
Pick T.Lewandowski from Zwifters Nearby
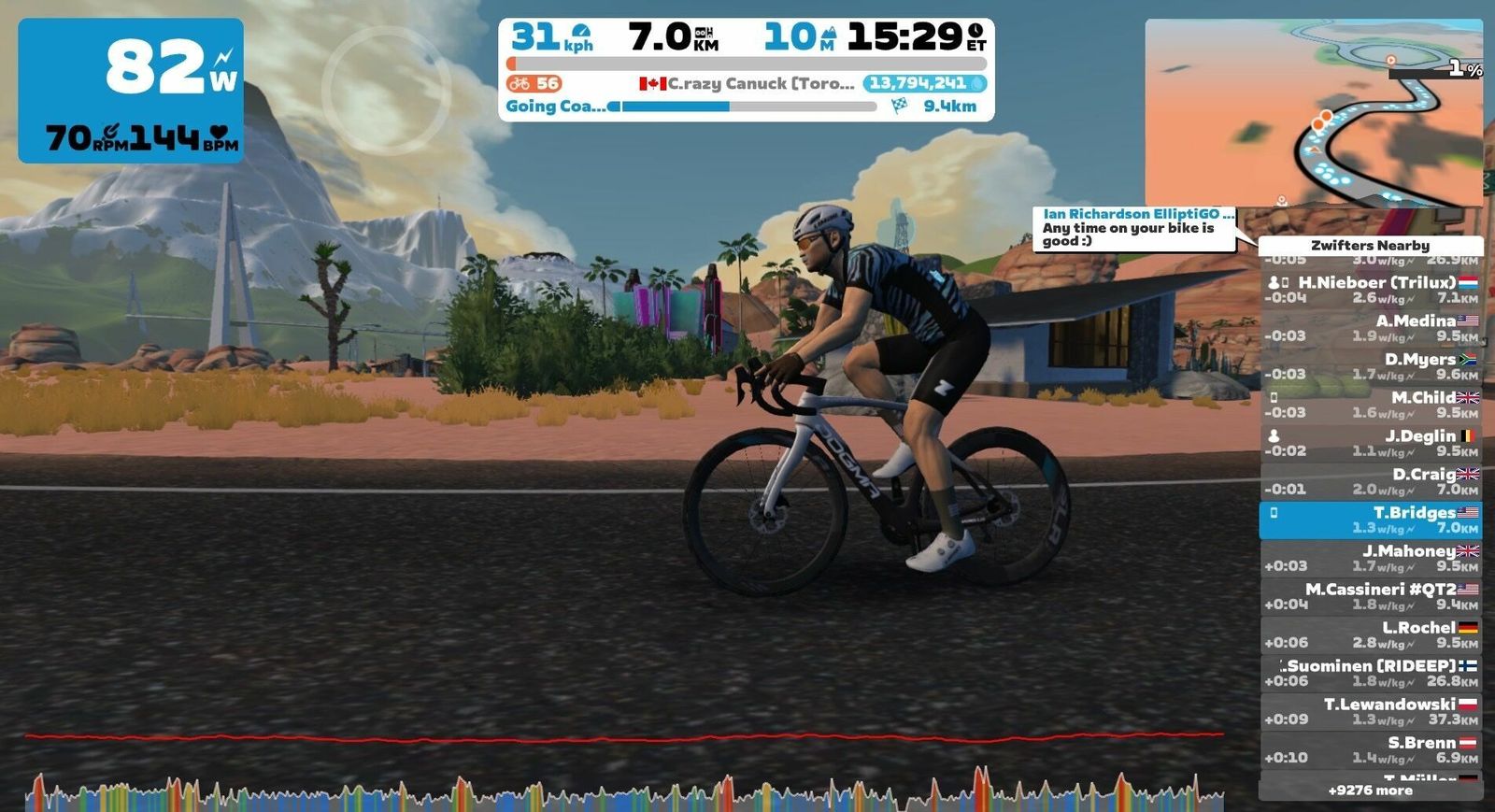pyautogui.click(x=1370, y=711)
